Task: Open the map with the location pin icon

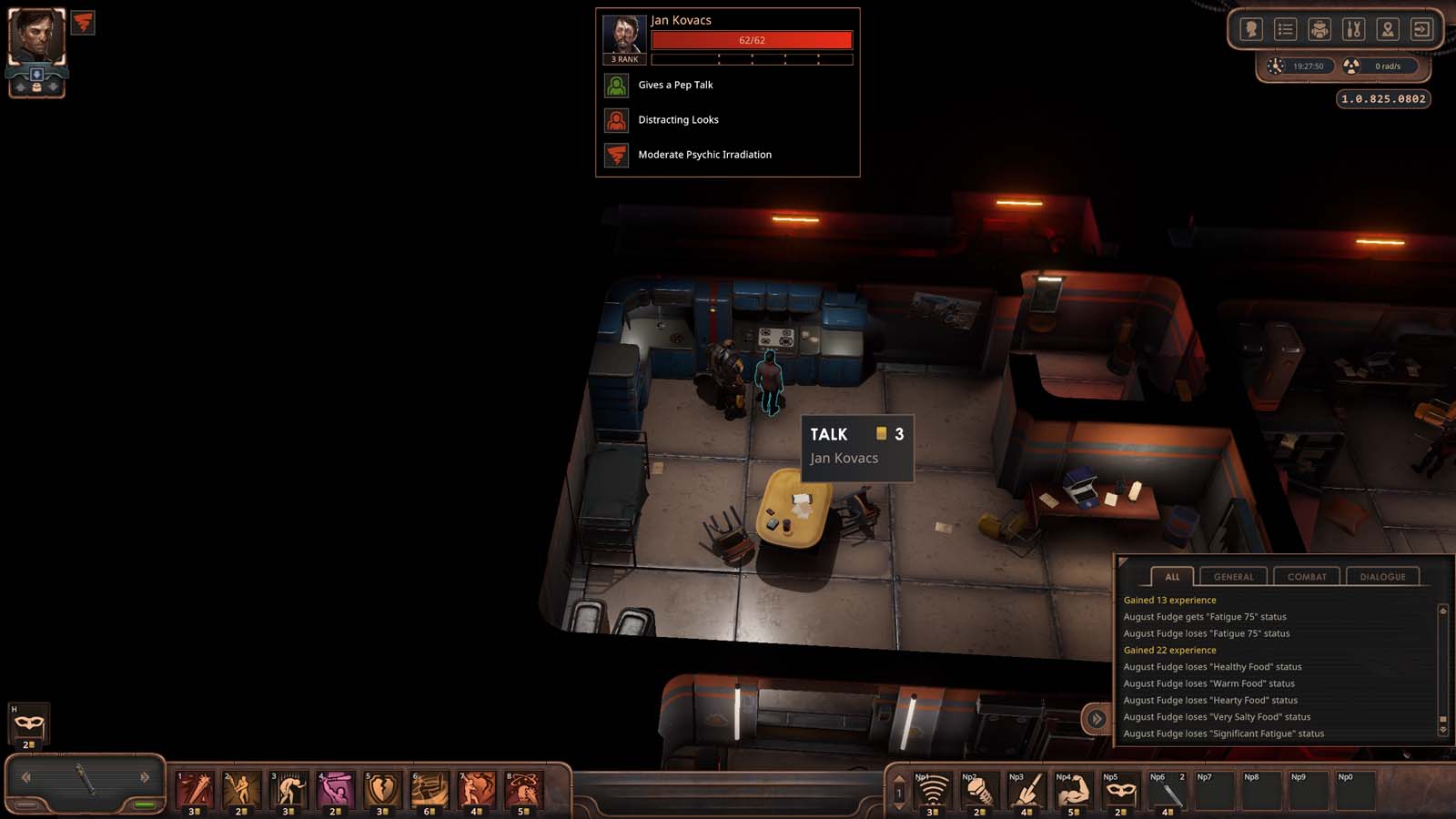Action: (1387, 28)
